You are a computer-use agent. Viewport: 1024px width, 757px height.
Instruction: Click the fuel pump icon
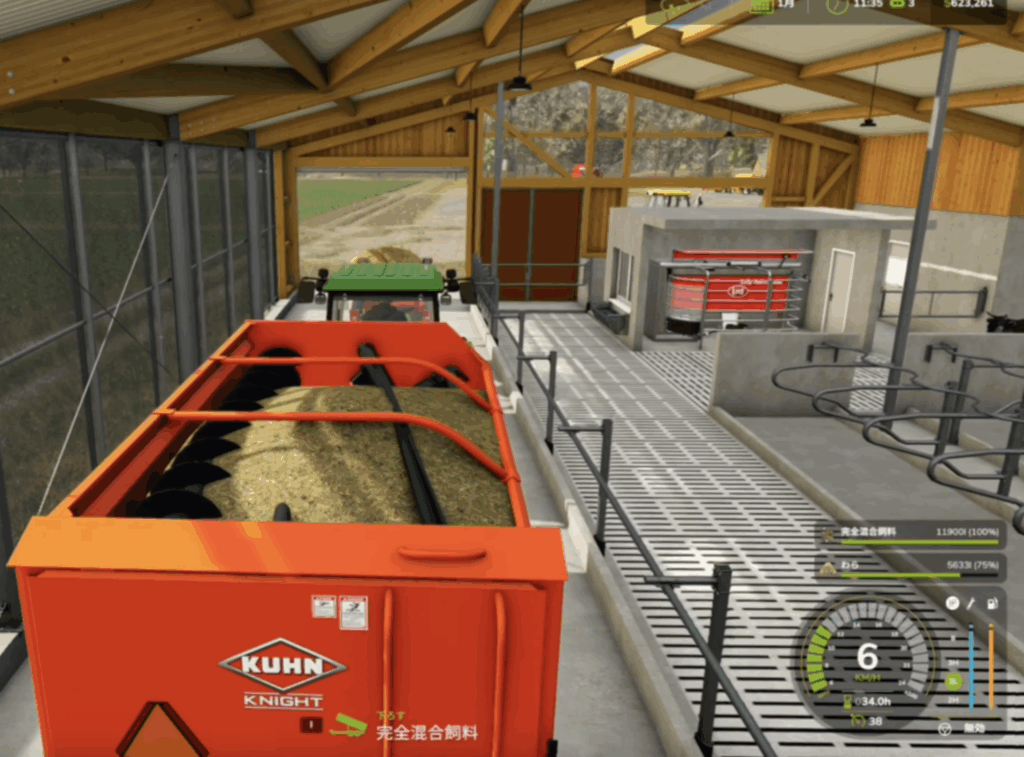[x=991, y=604]
